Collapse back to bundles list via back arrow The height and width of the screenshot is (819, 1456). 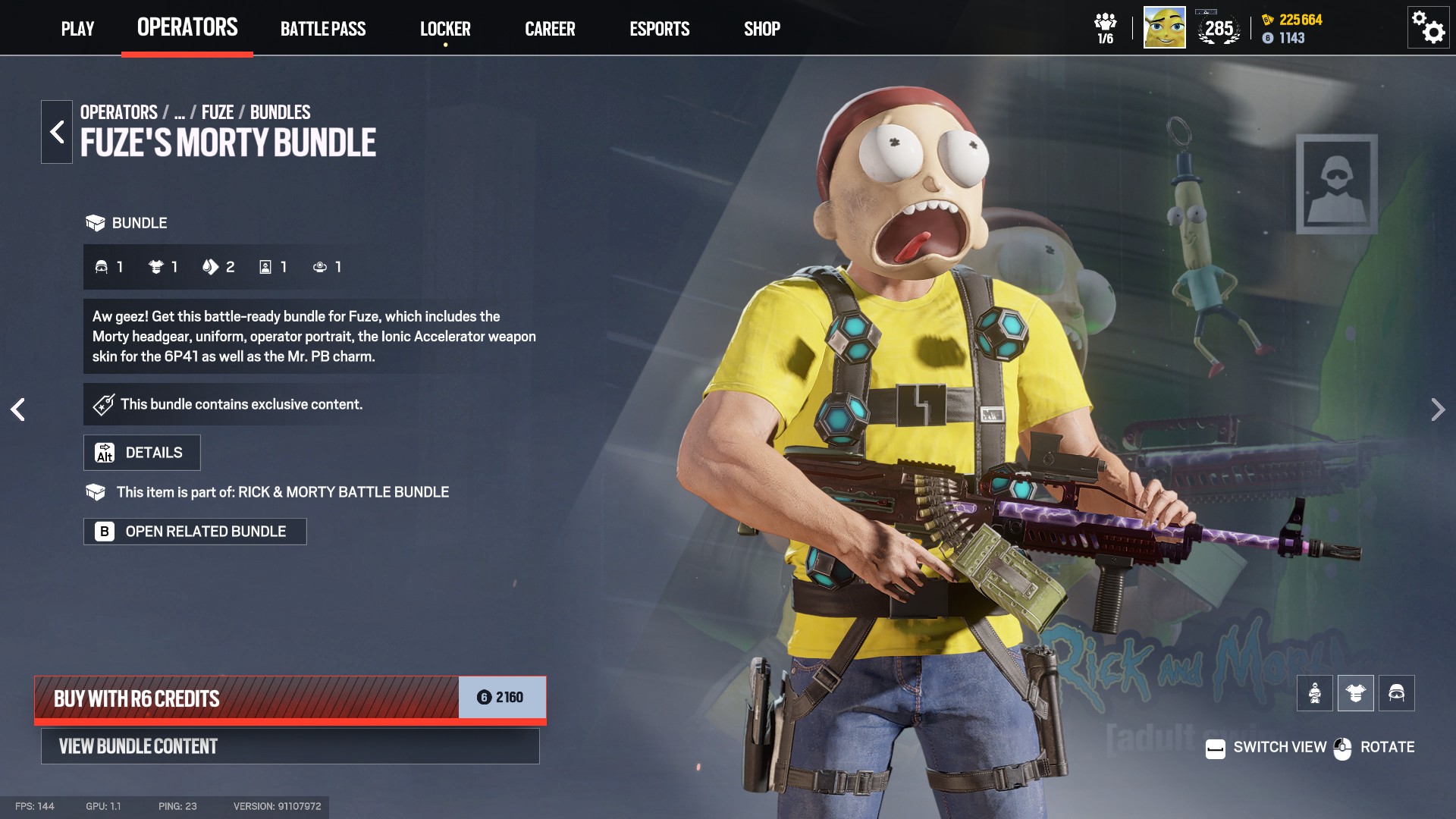point(55,130)
